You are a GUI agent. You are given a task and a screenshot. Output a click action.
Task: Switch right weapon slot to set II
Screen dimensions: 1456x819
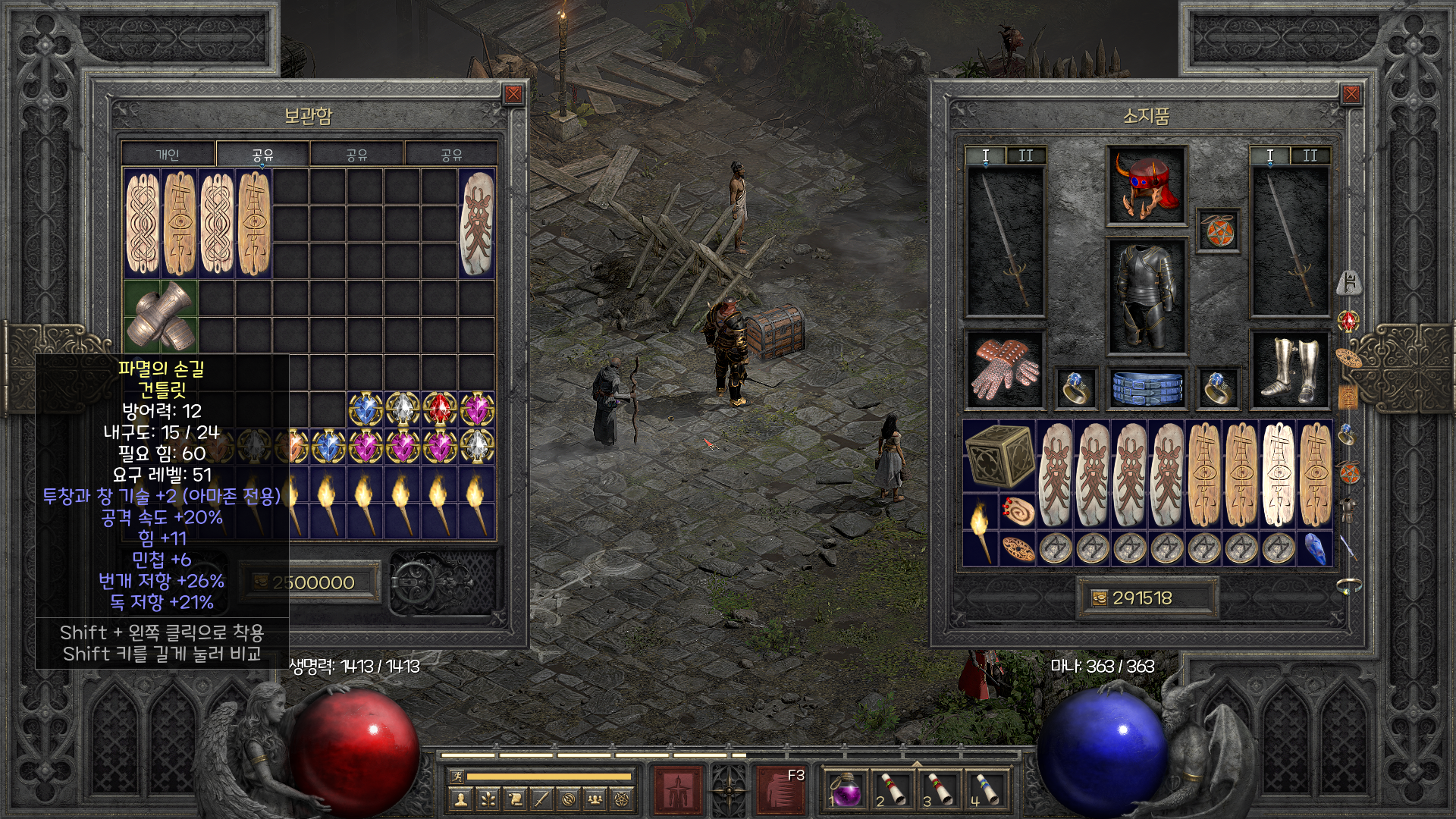(x=1310, y=155)
